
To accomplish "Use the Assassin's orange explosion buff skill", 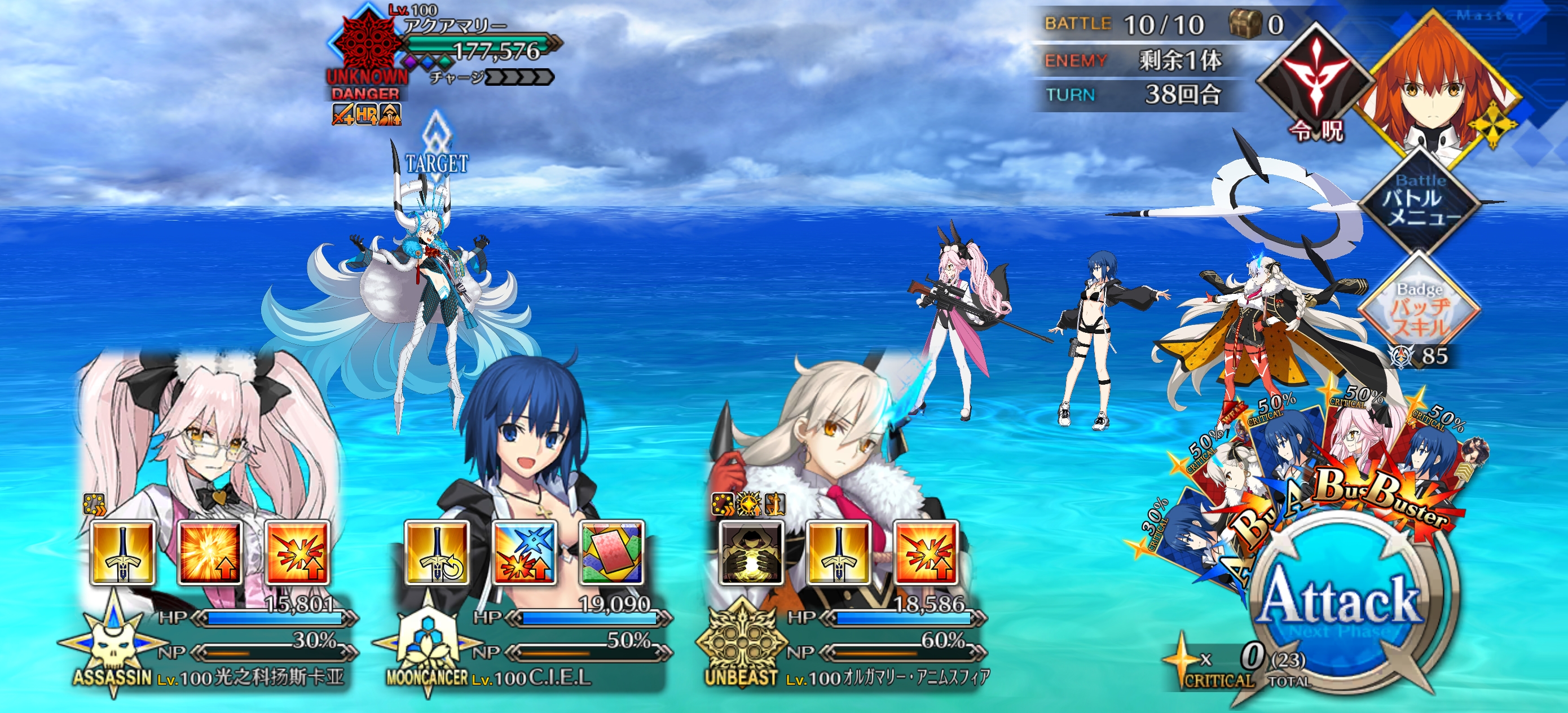I will tap(209, 553).
